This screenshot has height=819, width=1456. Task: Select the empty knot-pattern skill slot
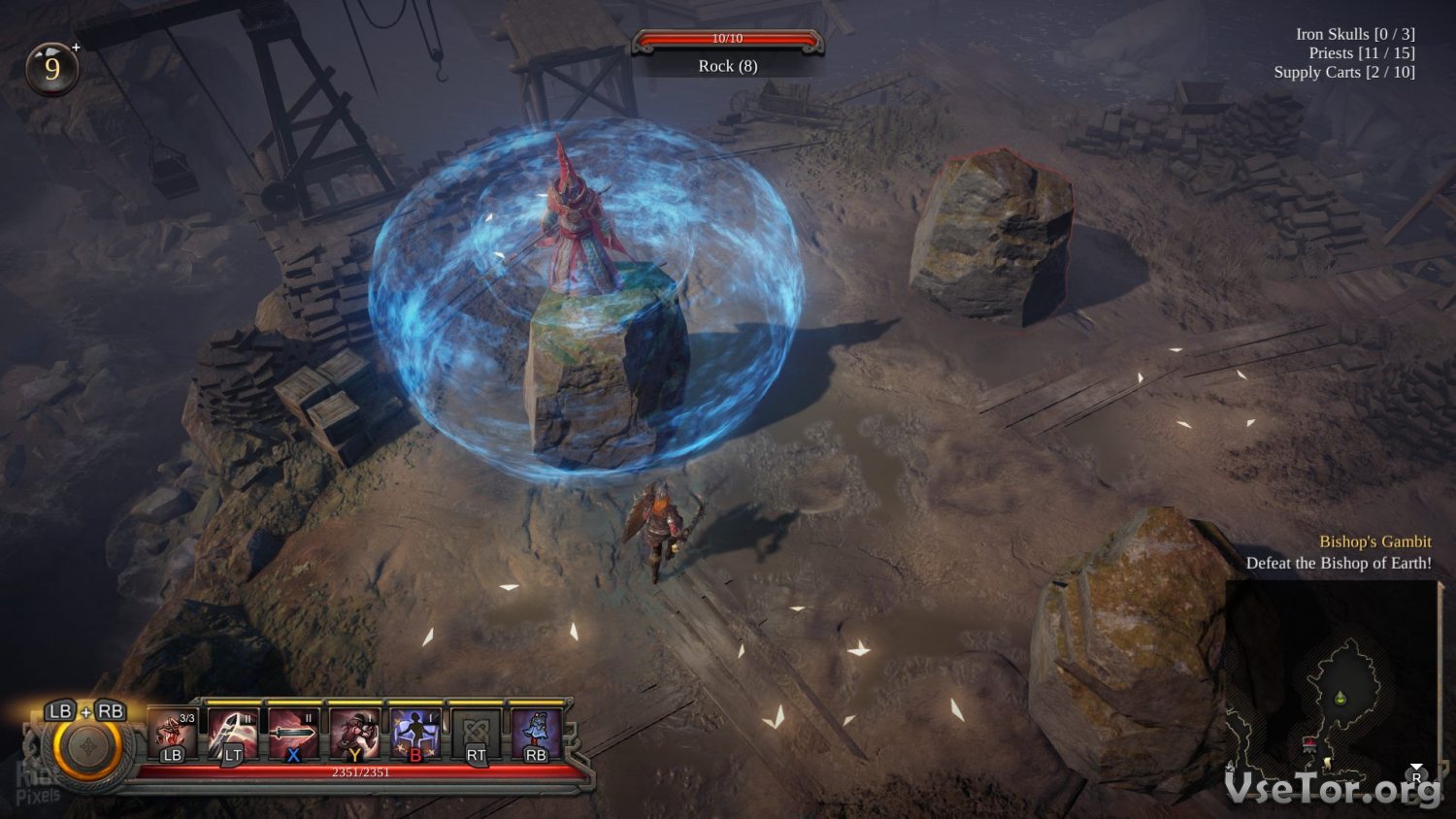click(x=476, y=735)
